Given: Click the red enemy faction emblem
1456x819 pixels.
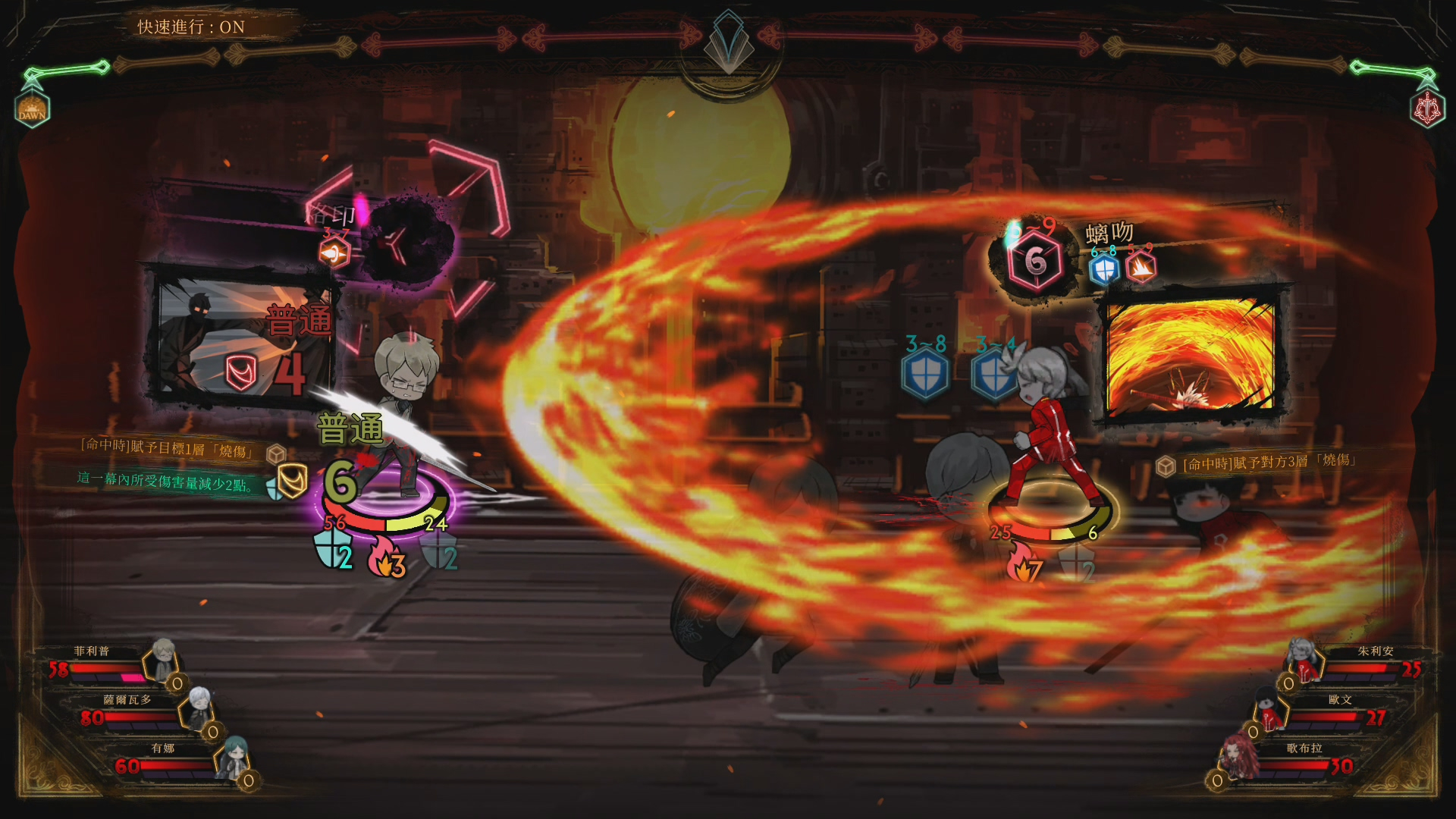Looking at the screenshot, I should coord(1427,108).
